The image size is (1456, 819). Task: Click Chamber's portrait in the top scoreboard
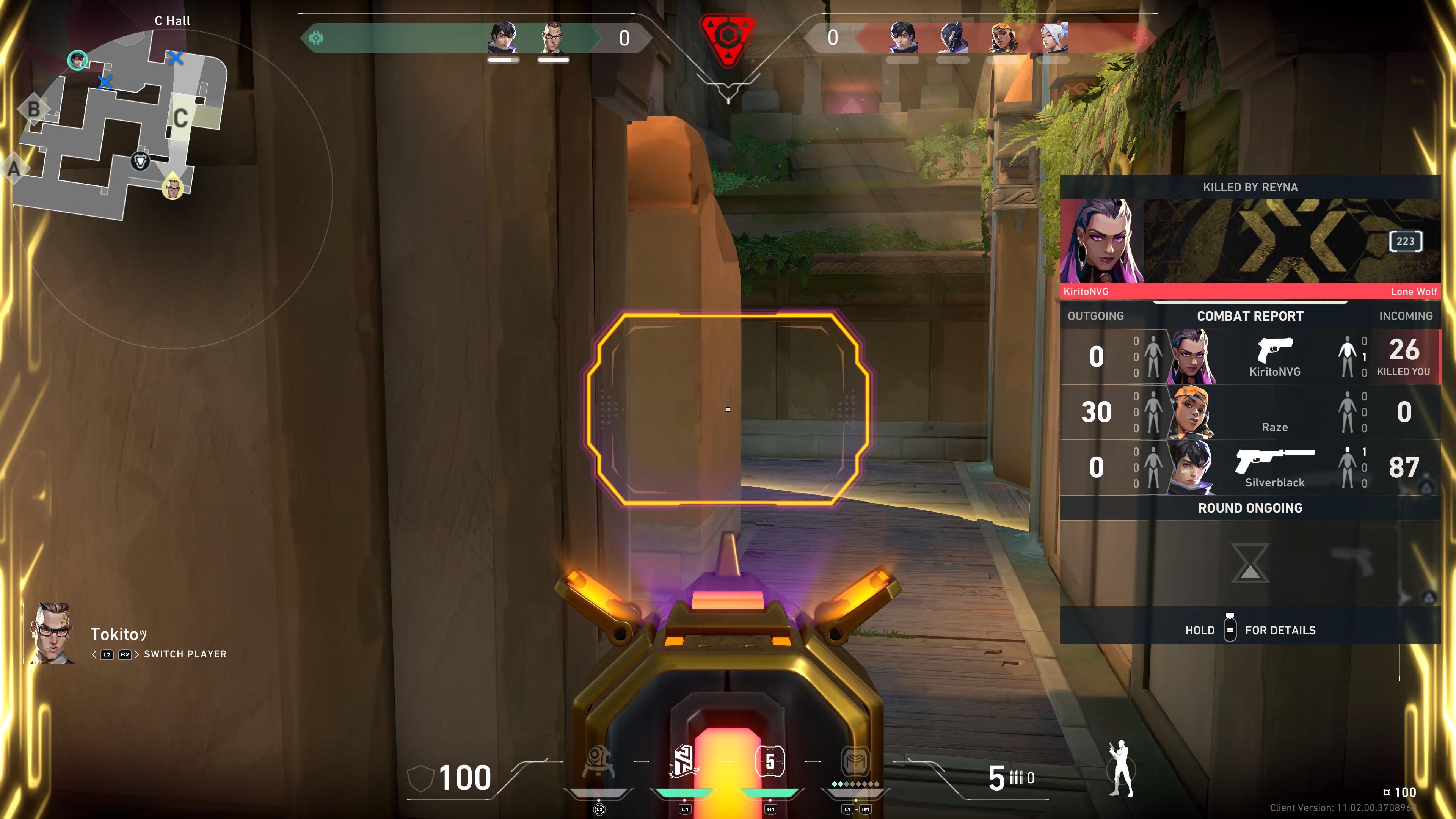click(553, 38)
